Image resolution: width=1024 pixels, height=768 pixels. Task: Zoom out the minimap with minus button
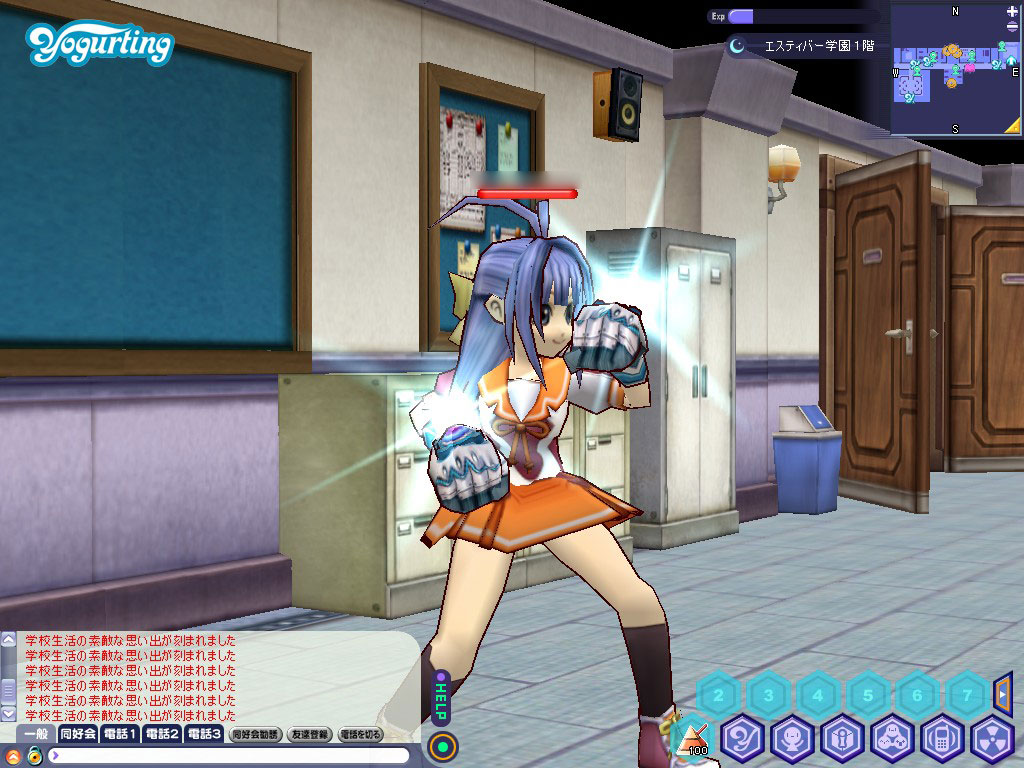tap(1012, 28)
